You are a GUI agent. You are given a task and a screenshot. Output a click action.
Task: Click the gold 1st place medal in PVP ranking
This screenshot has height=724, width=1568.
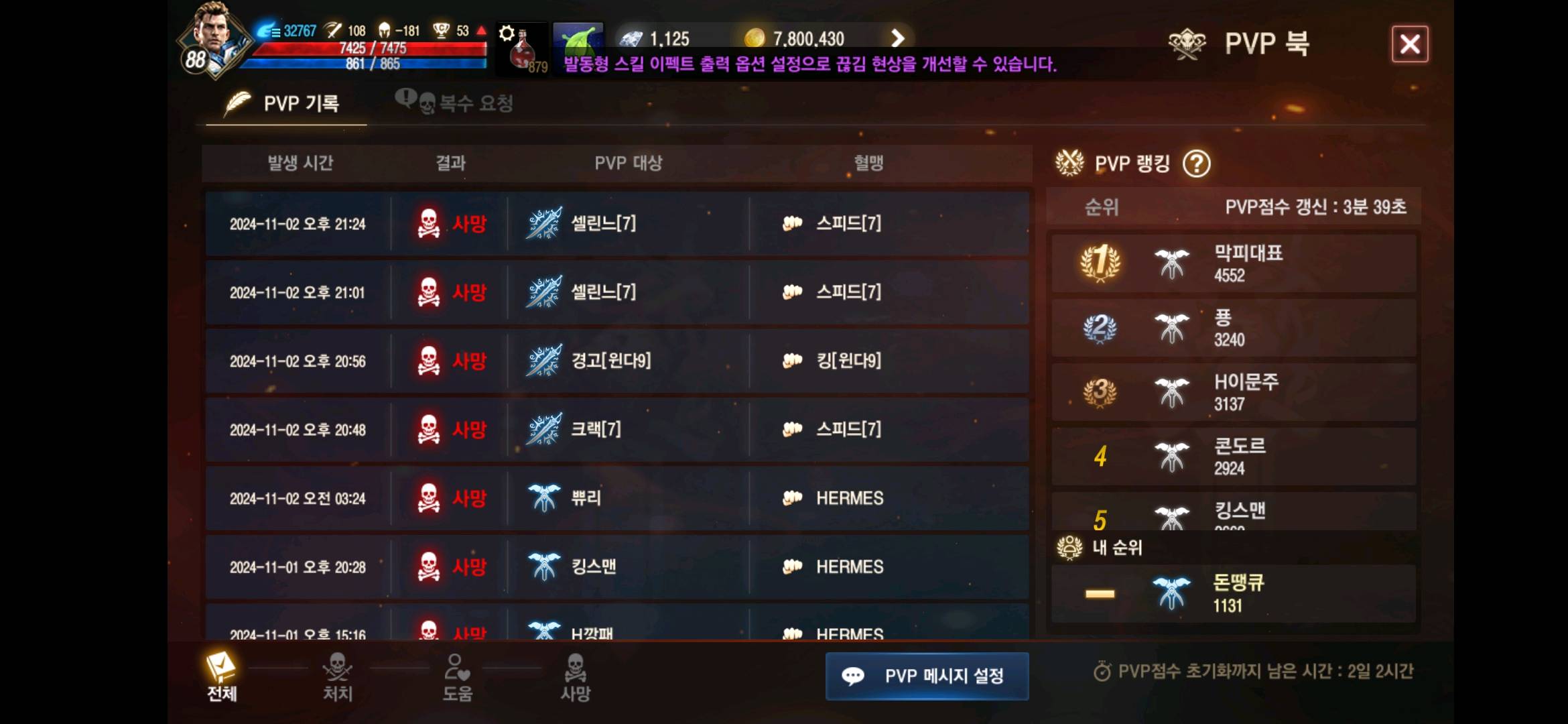(1099, 262)
